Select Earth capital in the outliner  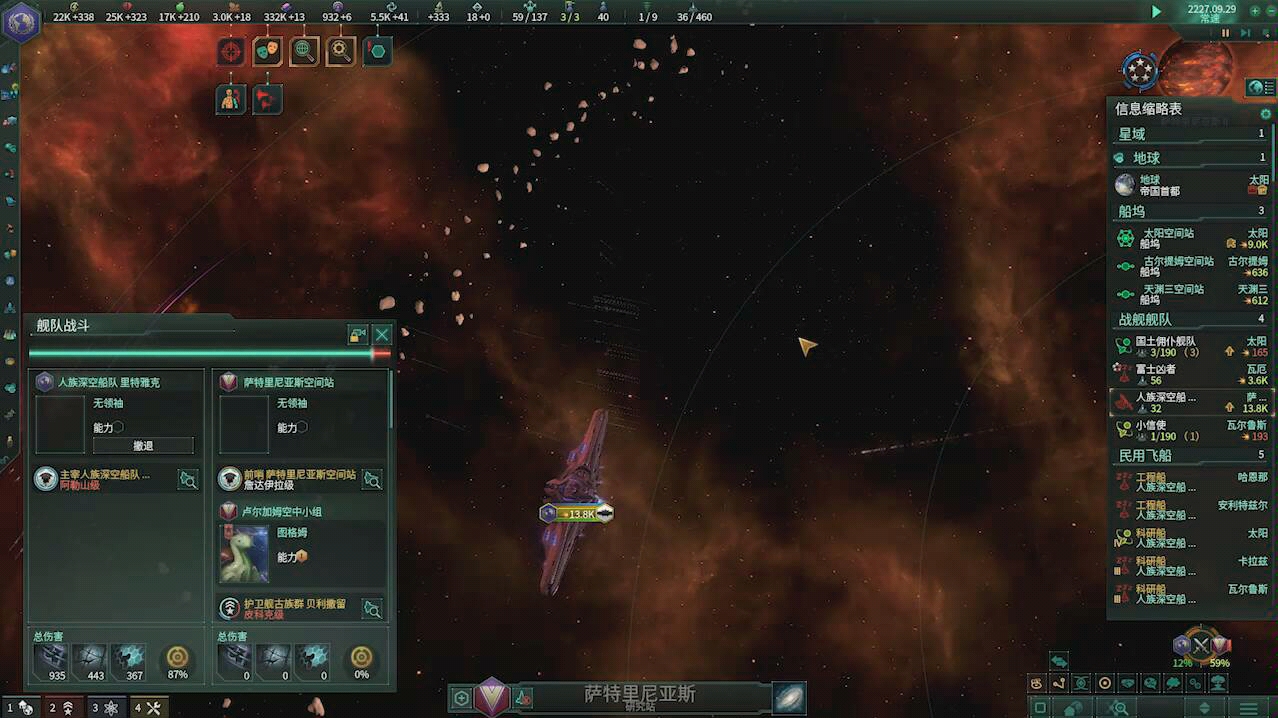tap(1190, 185)
